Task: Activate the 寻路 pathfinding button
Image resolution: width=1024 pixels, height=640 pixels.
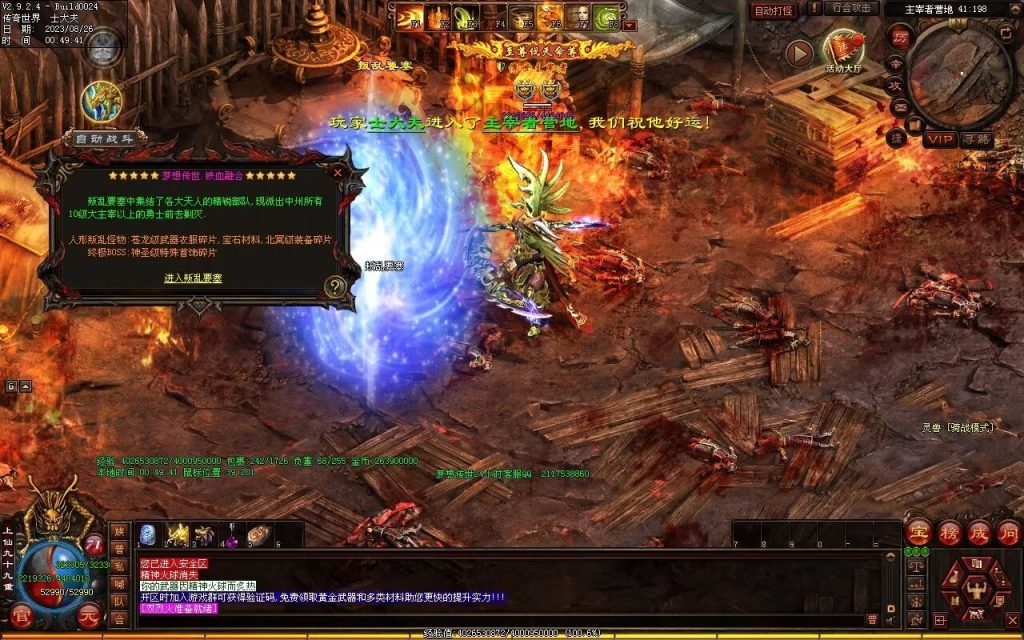Action: pyautogui.click(x=977, y=139)
